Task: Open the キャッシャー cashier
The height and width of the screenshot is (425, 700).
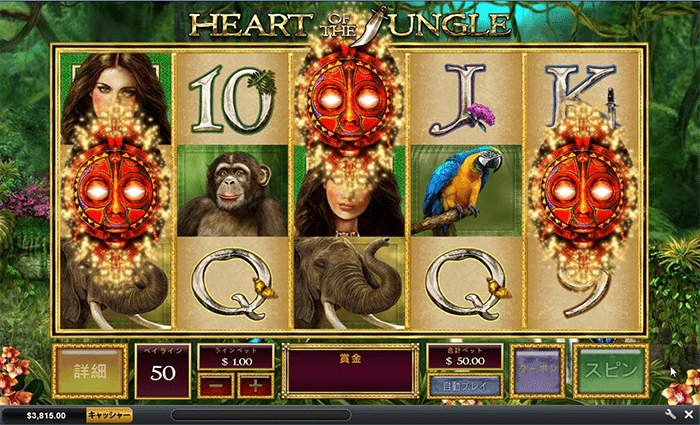Action: point(108,414)
